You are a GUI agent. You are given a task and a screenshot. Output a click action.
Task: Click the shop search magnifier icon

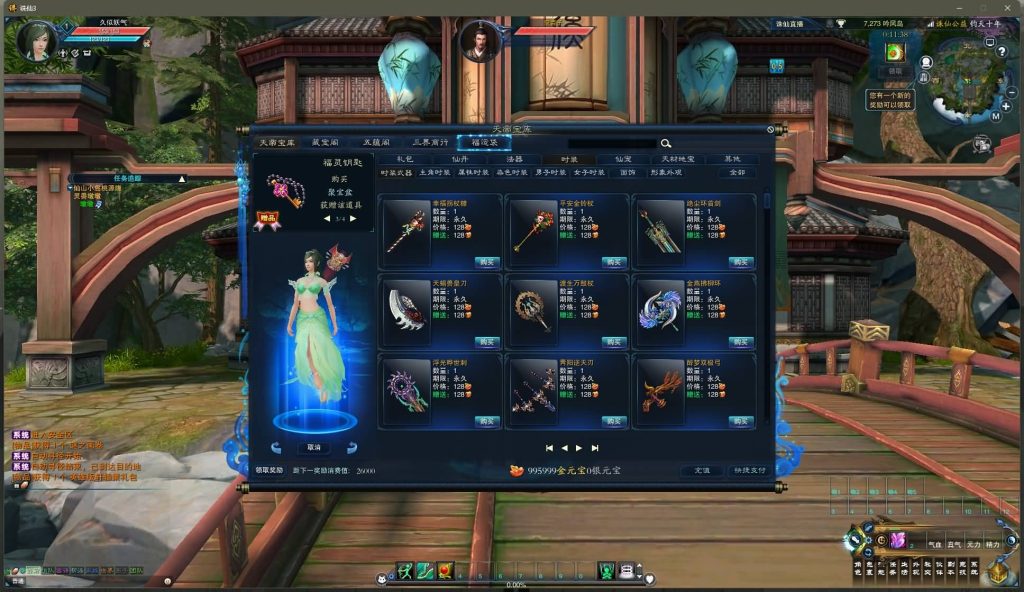666,143
